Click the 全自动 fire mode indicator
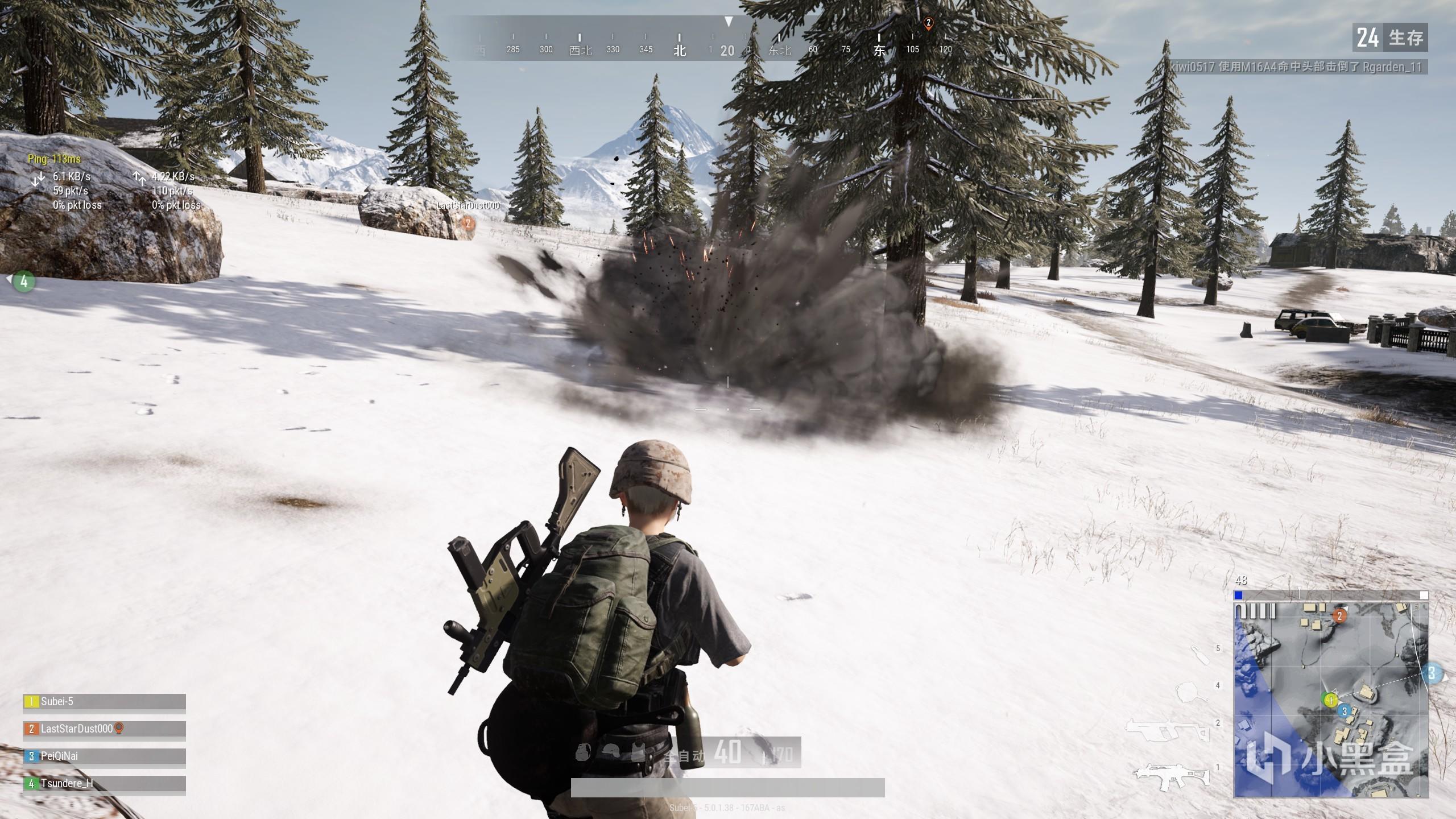Viewport: 1456px width, 819px height. [684, 756]
